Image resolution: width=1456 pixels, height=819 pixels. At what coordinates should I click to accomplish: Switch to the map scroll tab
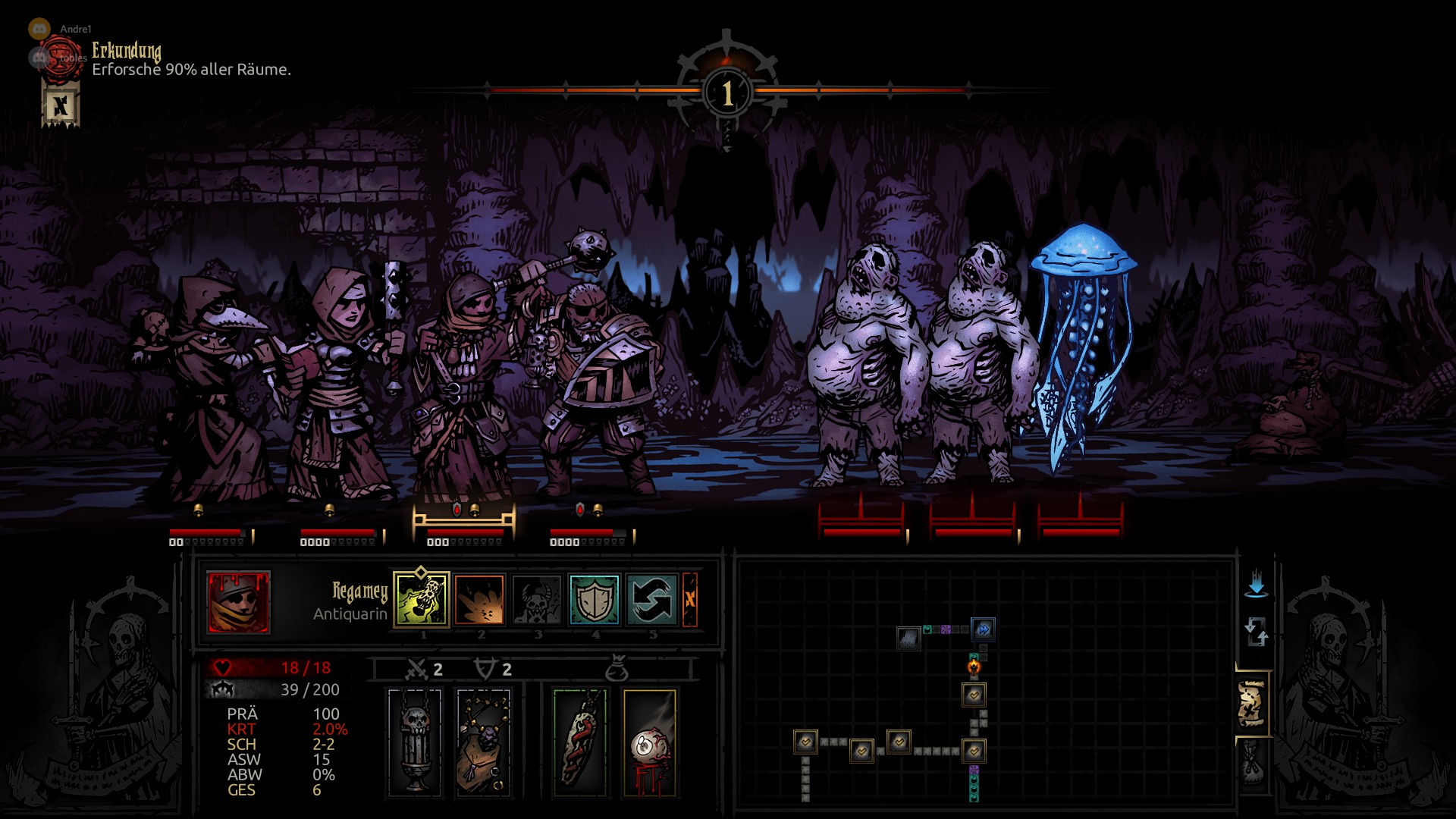pos(1252,704)
